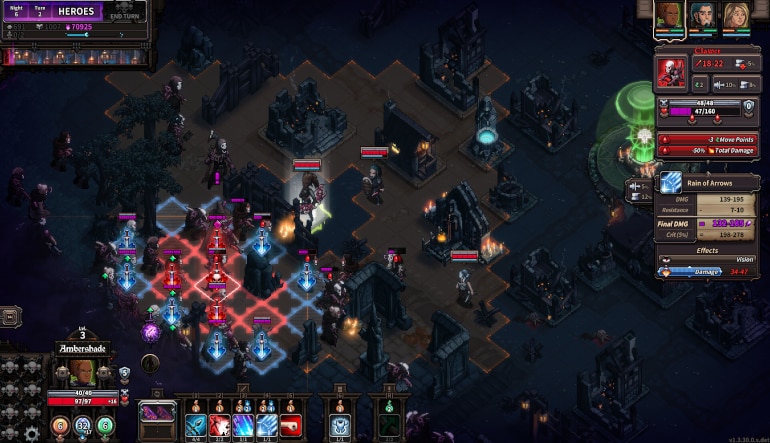Click the dark green crossed skill icon

tap(387, 424)
